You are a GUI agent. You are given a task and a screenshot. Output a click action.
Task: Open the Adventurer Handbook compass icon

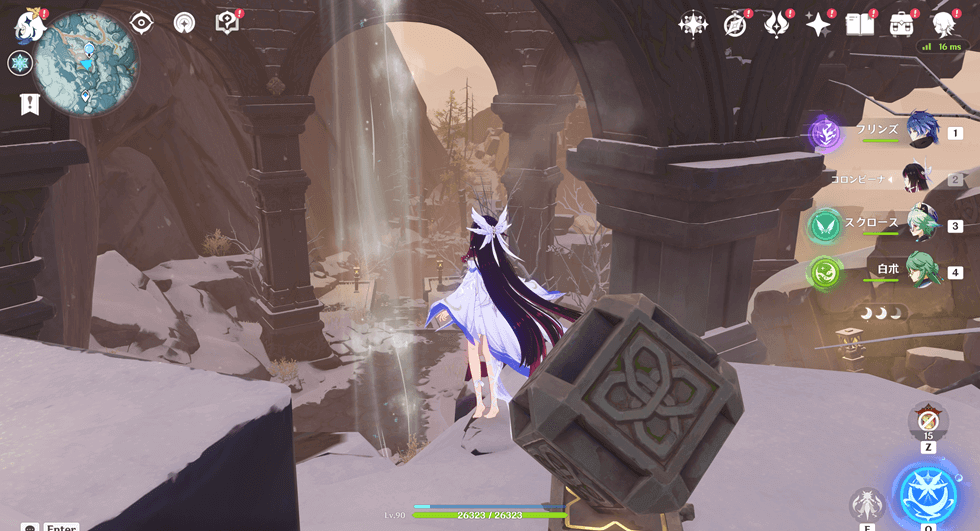pyautogui.click(x=735, y=25)
